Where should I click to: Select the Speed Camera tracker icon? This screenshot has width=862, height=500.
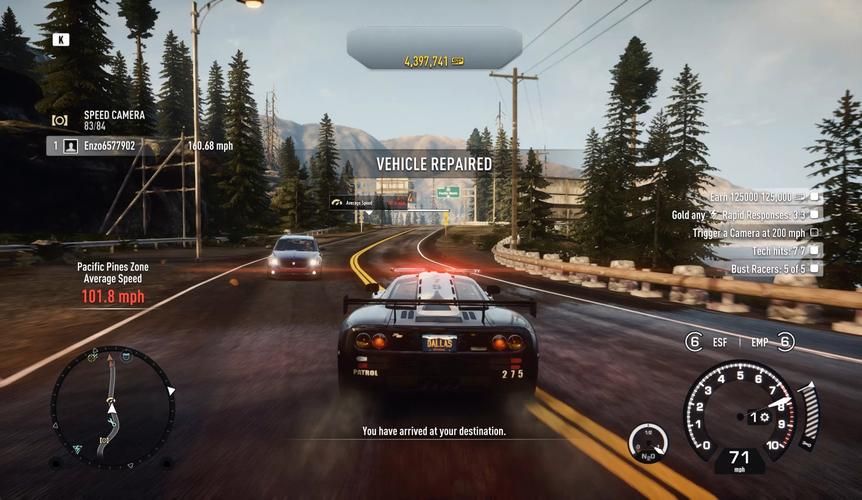(60, 120)
